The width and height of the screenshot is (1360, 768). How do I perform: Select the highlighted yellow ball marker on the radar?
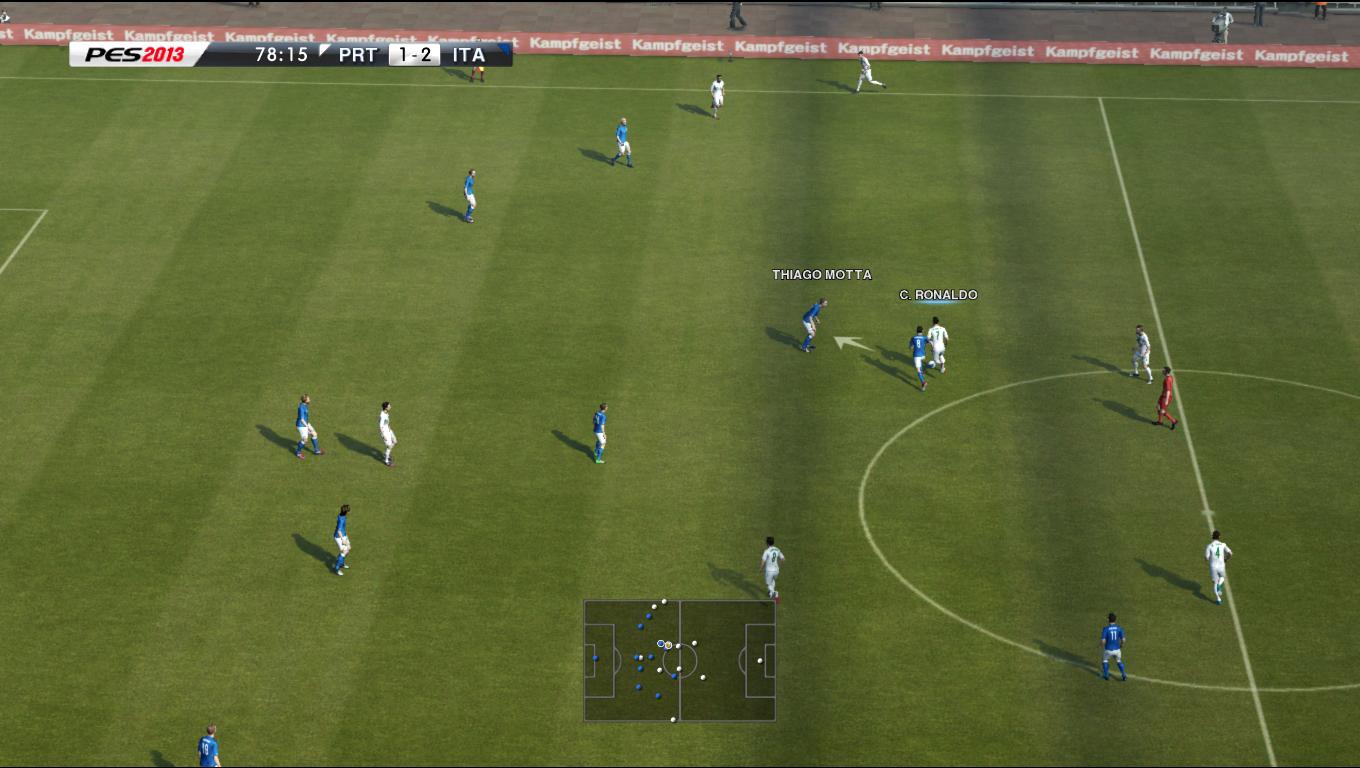668,645
